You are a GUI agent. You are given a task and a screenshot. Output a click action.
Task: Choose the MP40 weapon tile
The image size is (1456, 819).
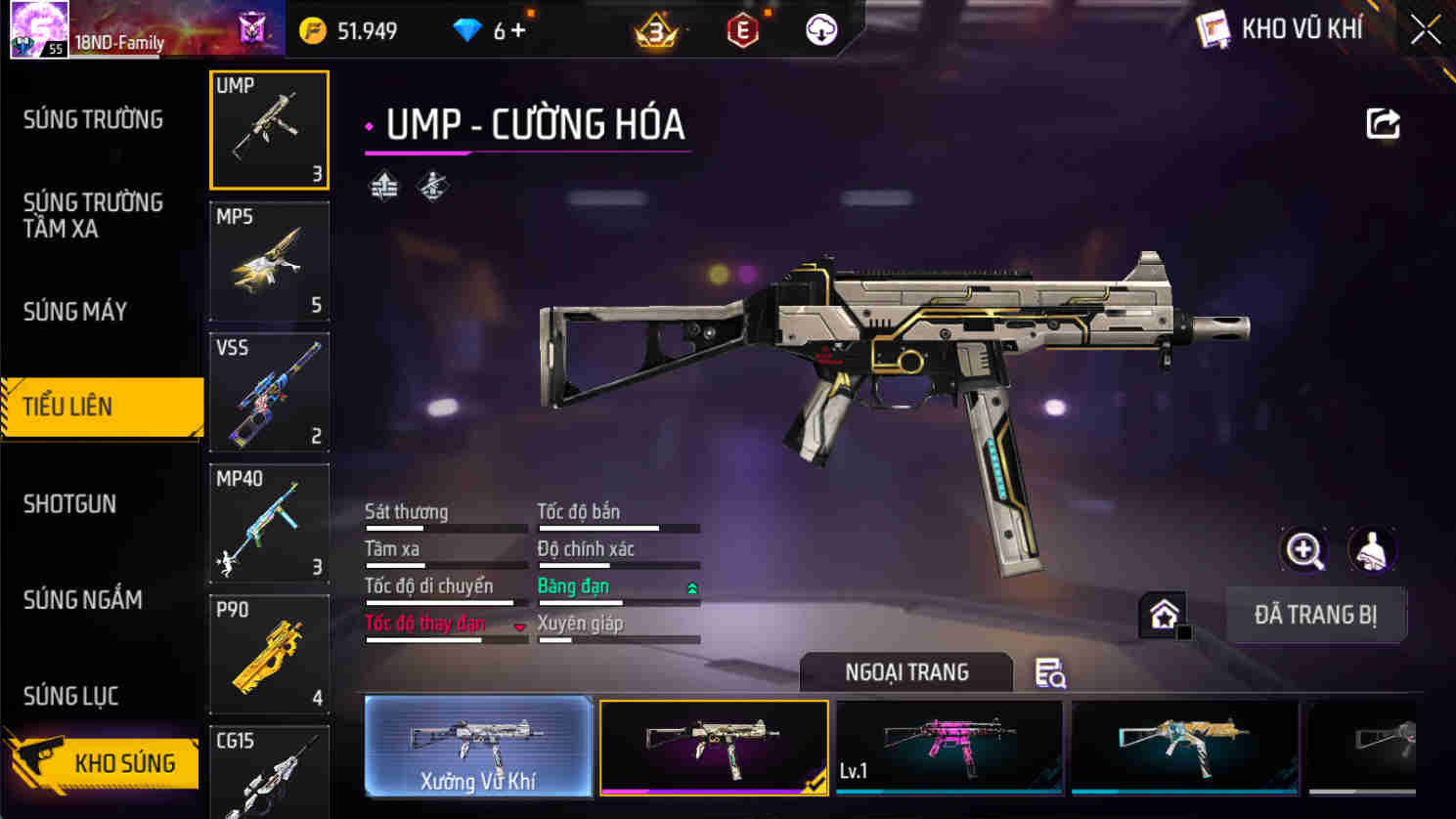pos(269,523)
